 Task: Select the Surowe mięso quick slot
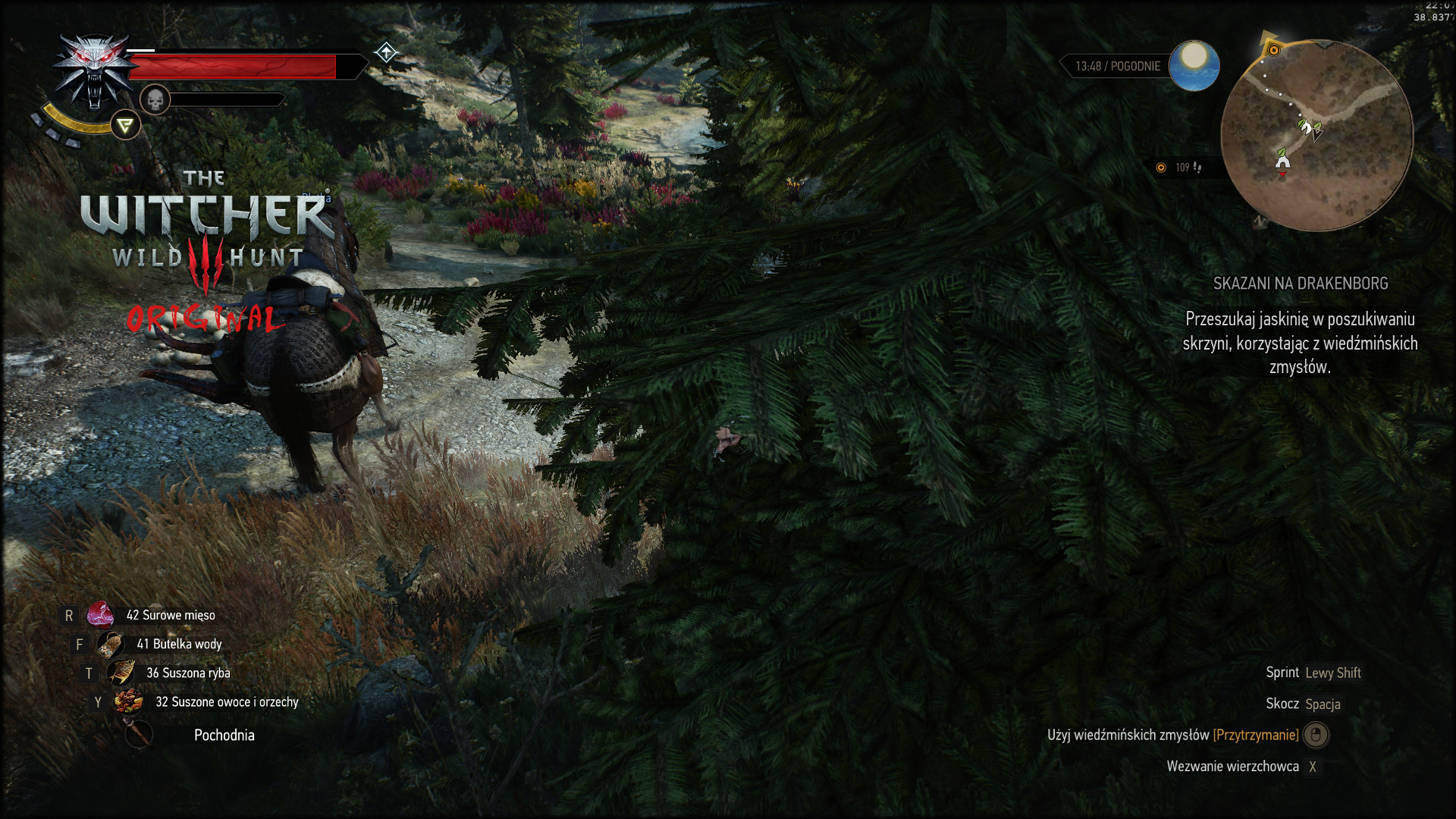pos(100,615)
